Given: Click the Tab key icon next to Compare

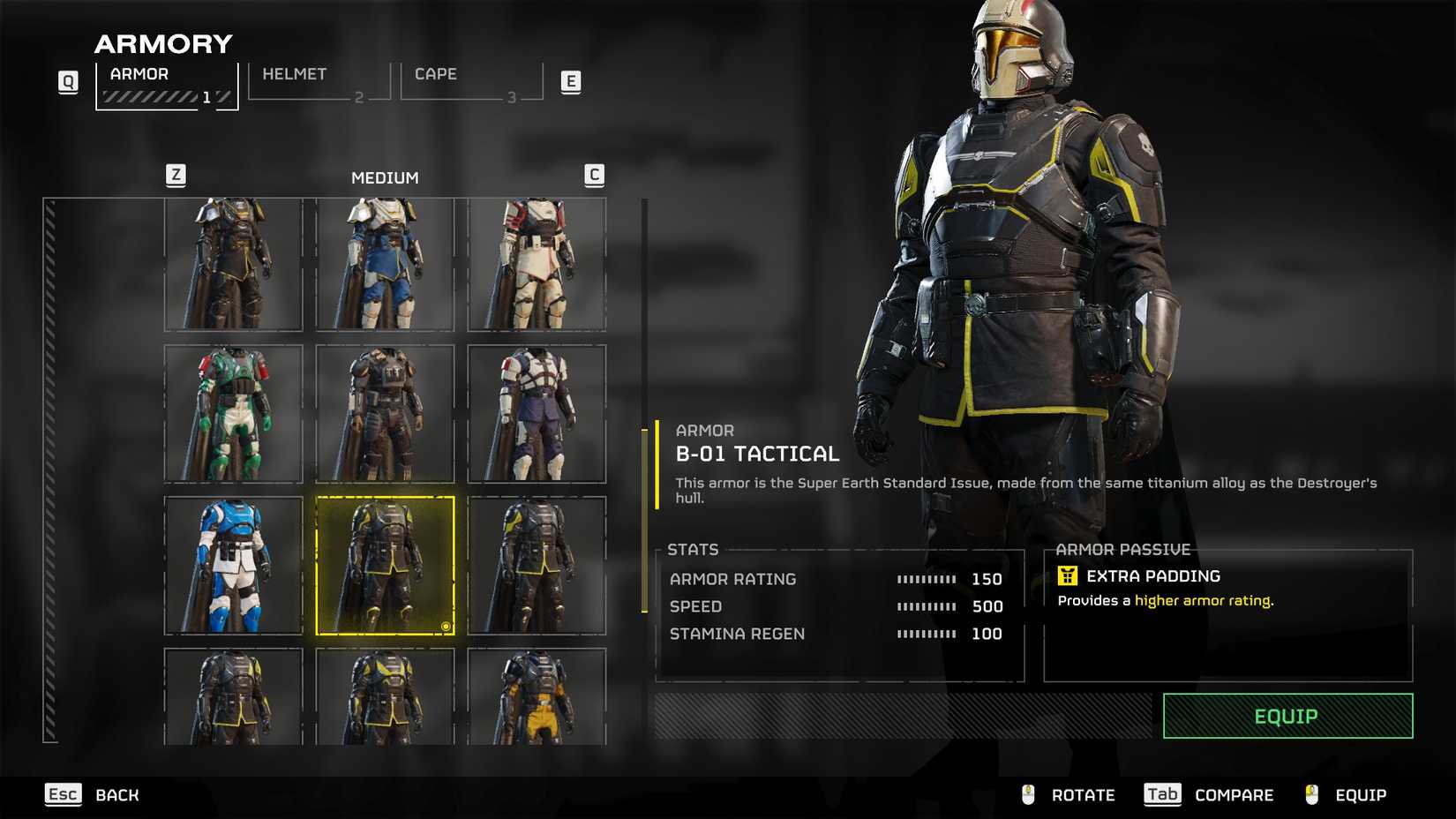Looking at the screenshot, I should tap(1162, 794).
